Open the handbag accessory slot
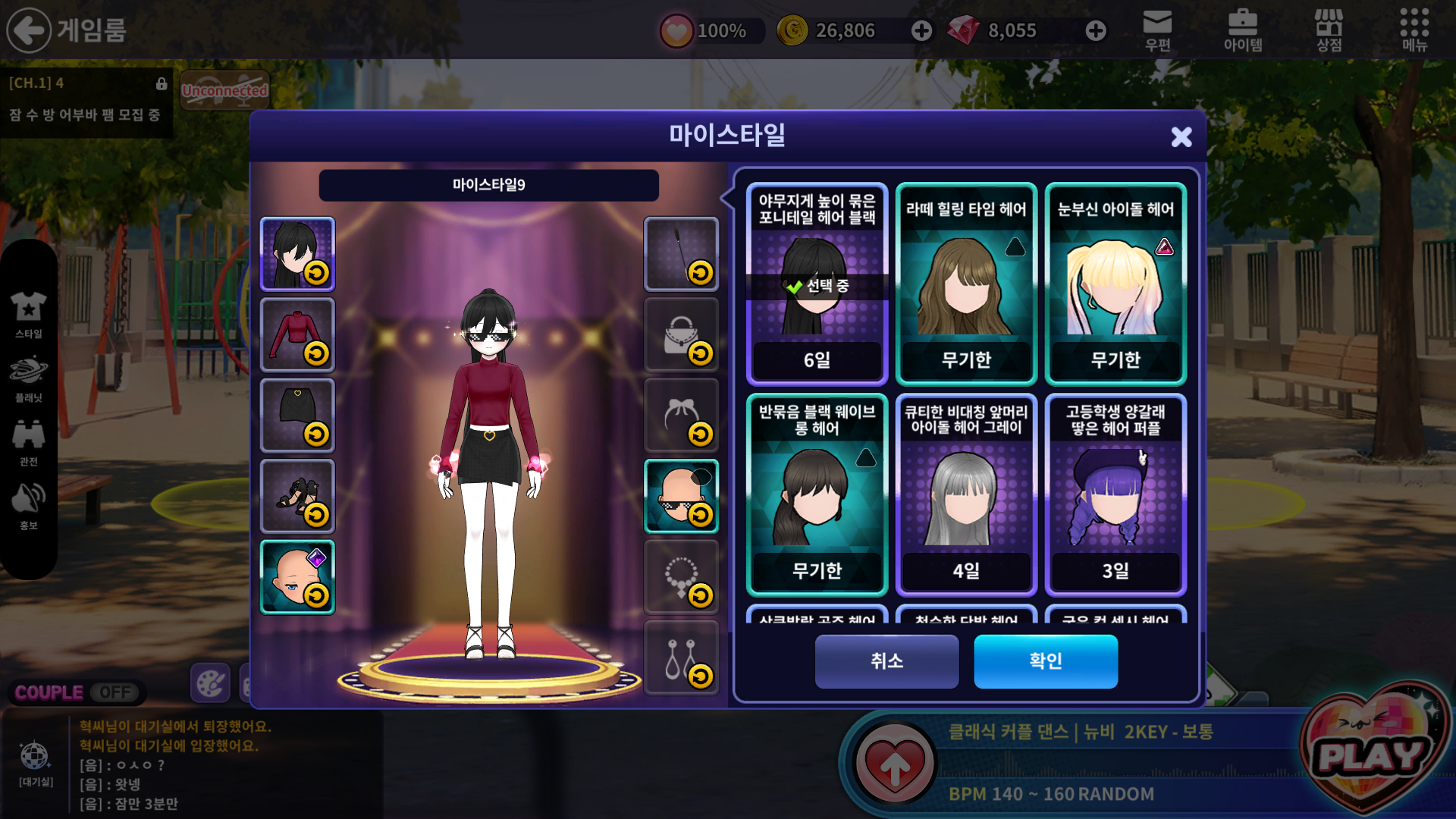Viewport: 1456px width, 819px height. (x=681, y=334)
